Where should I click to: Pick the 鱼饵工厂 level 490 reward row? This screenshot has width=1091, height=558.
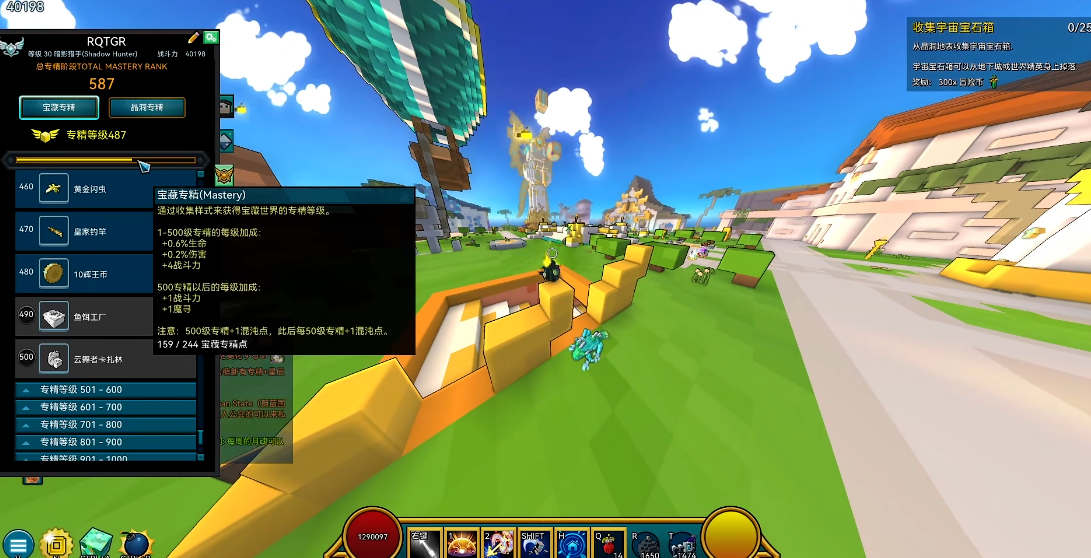[x=105, y=315]
